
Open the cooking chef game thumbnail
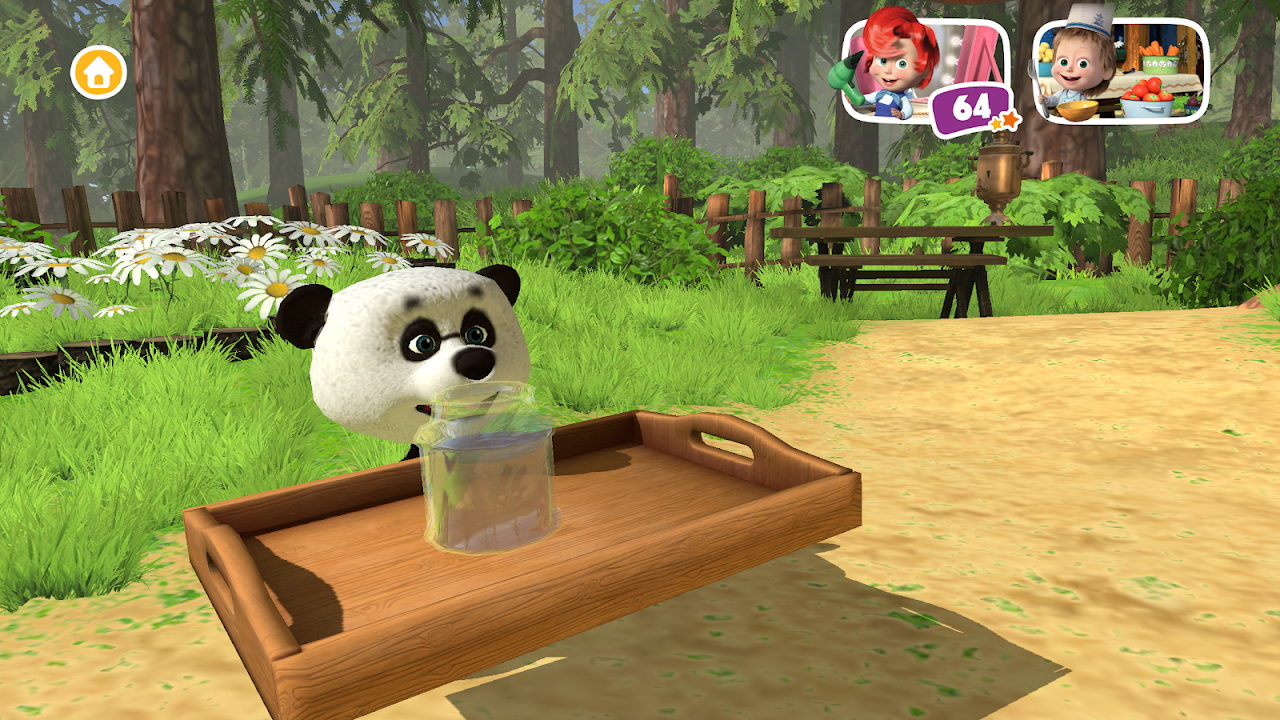coord(1120,70)
